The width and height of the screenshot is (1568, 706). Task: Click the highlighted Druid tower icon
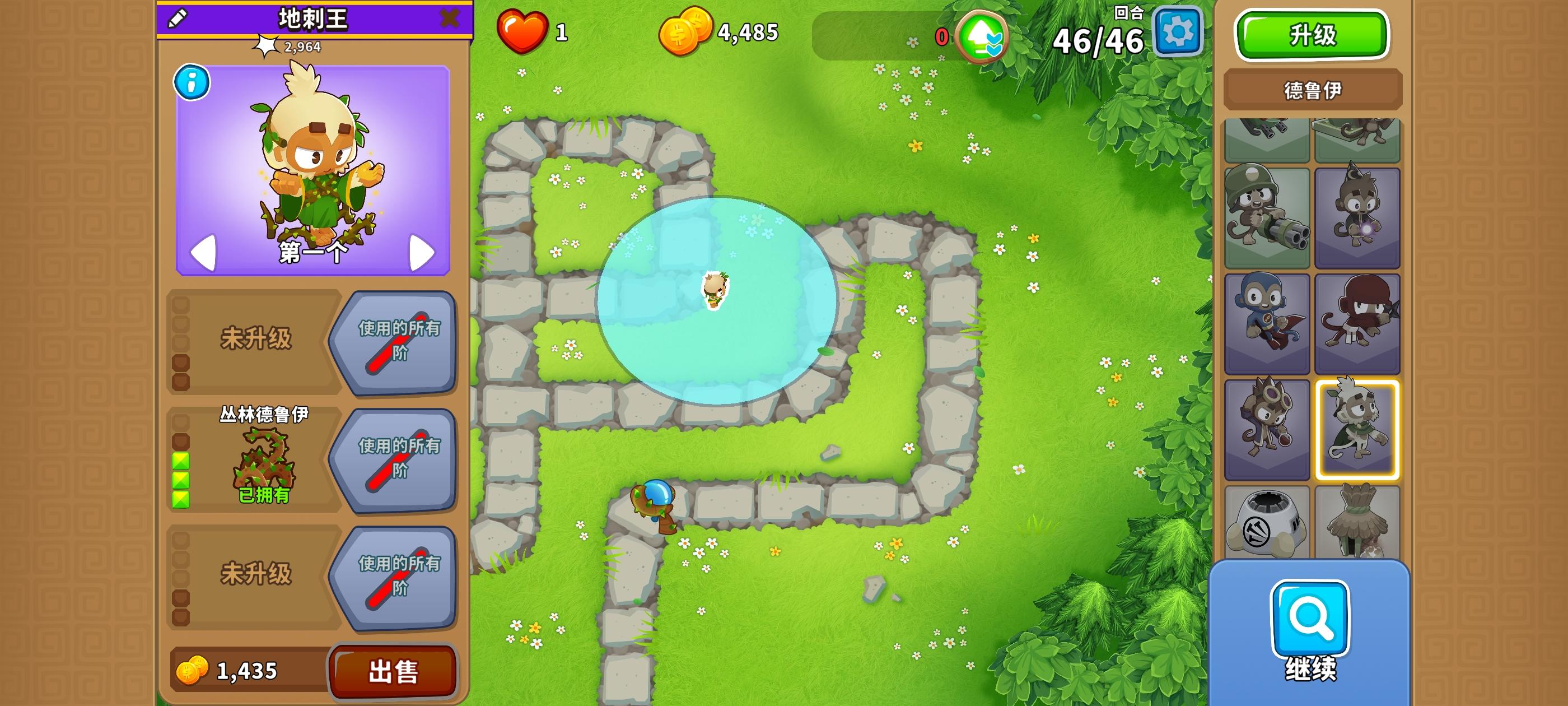pyautogui.click(x=1357, y=429)
